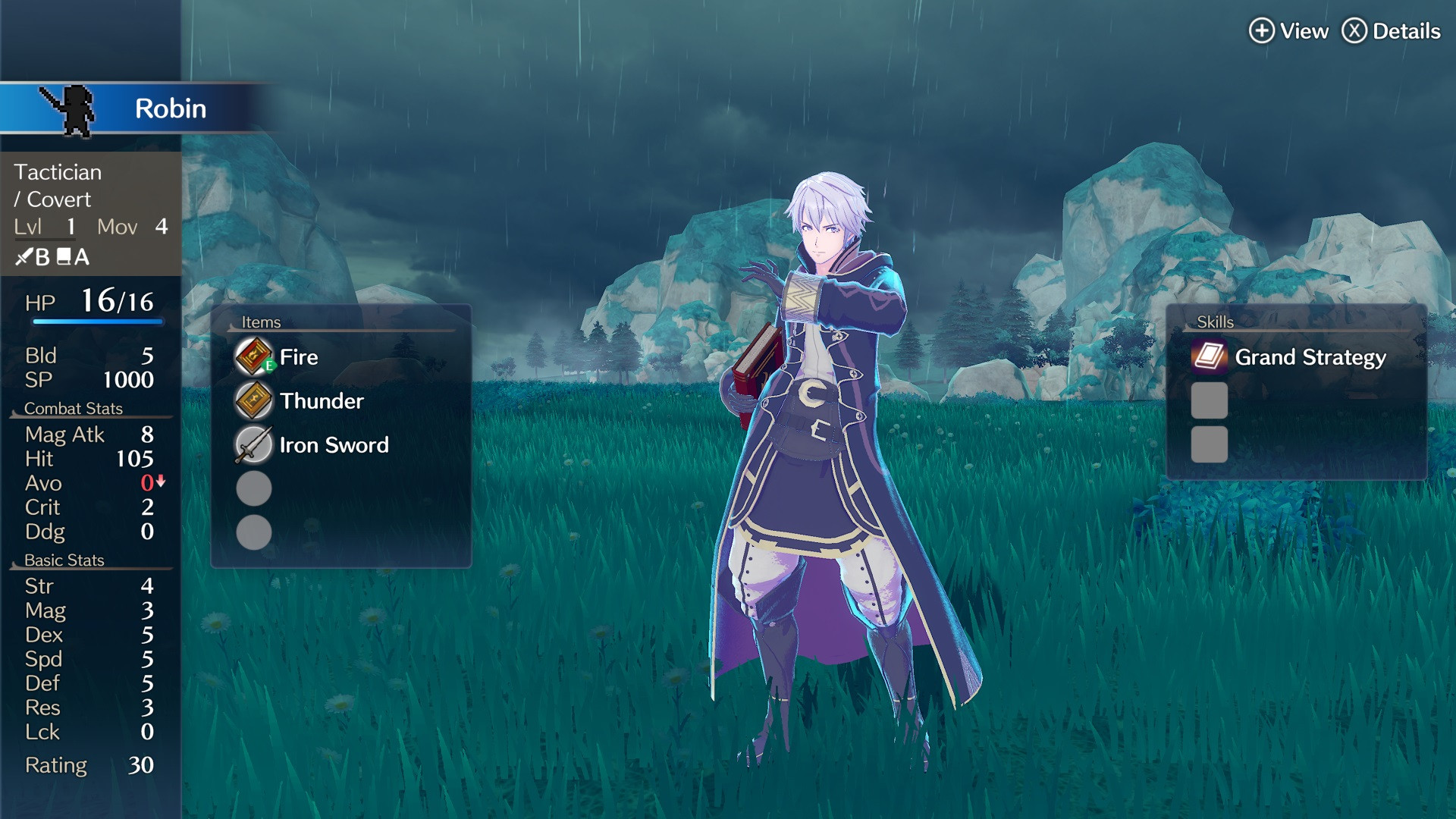Select the Fire tome icon

255,356
